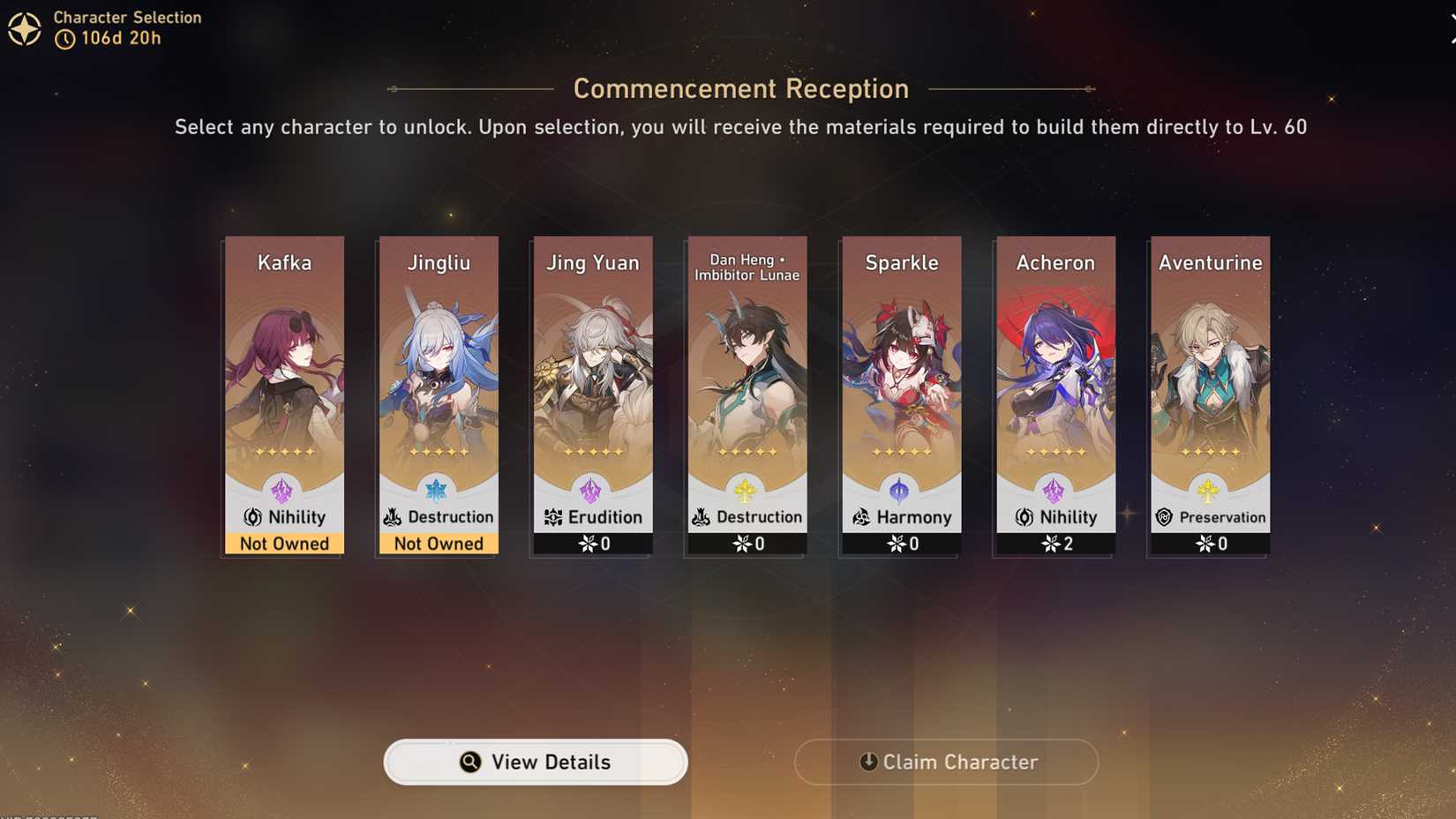Click the Not Owned label under Kafka
This screenshot has width=1456, height=819.
click(284, 544)
